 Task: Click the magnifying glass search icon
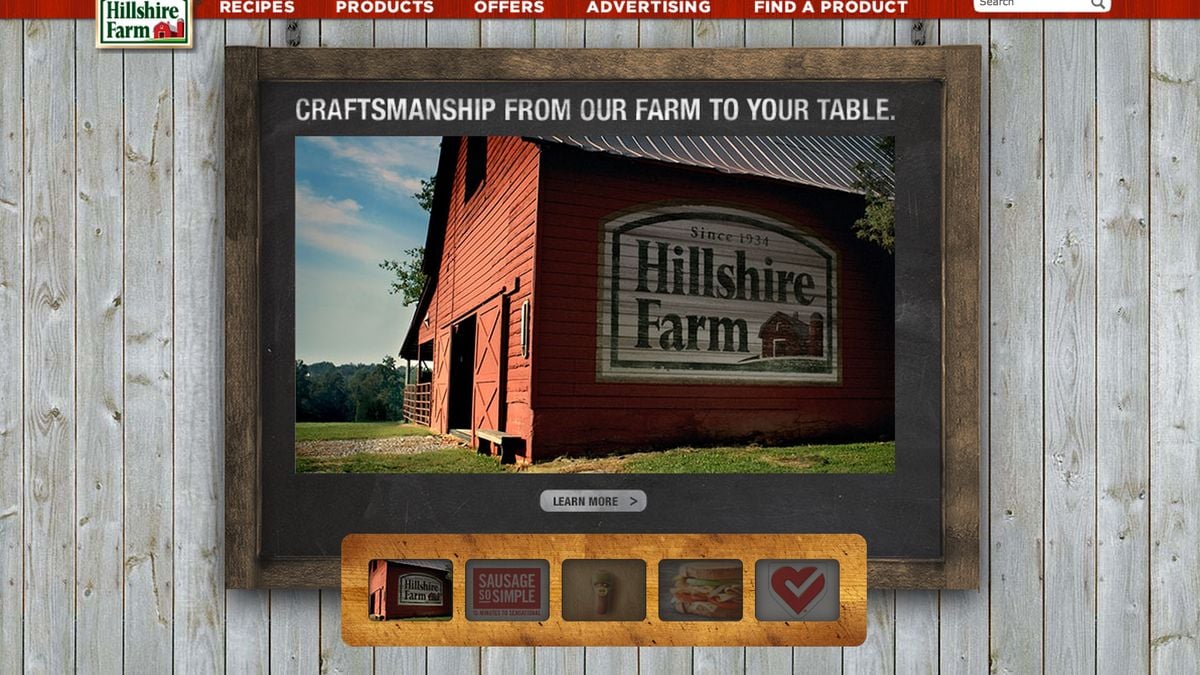(1098, 4)
